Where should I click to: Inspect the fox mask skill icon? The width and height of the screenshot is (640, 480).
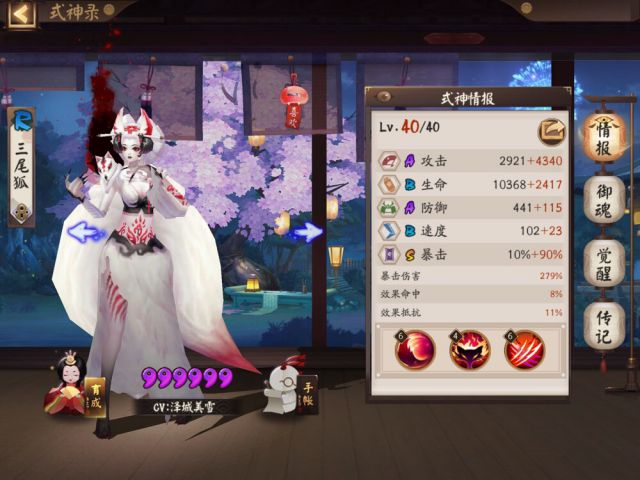point(469,350)
